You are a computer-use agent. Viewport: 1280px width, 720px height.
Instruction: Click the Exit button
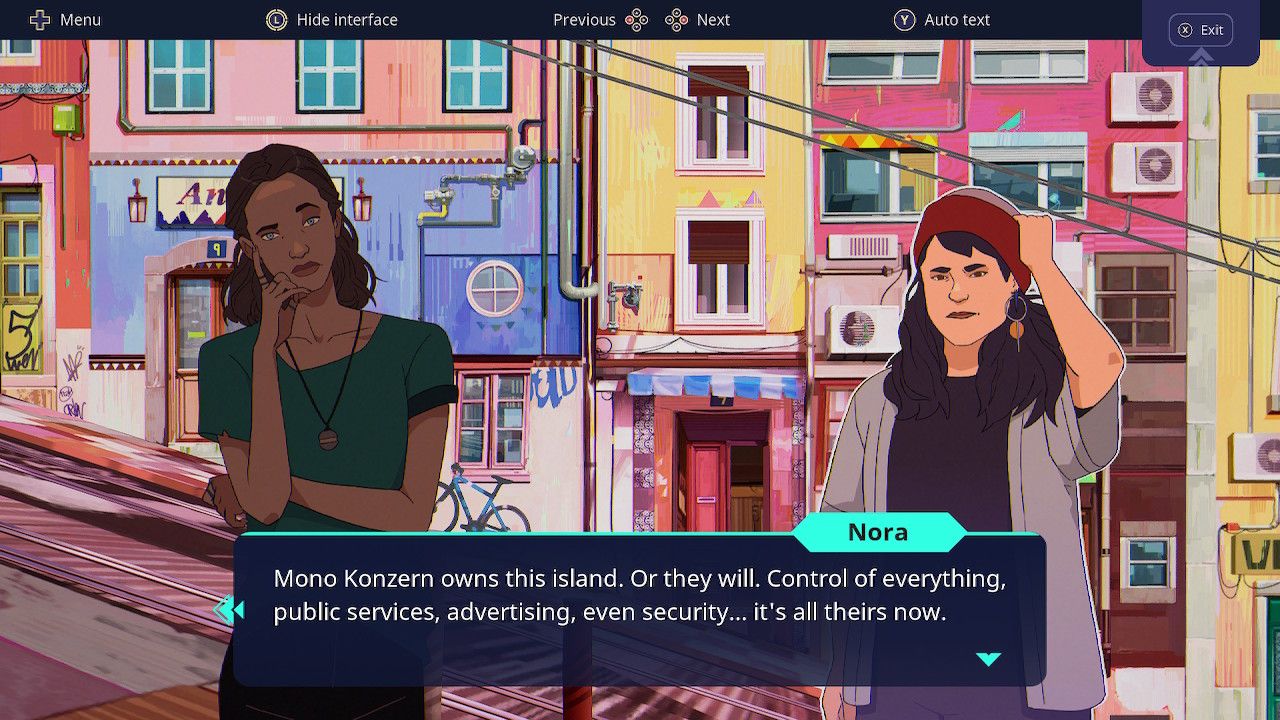(x=1201, y=30)
